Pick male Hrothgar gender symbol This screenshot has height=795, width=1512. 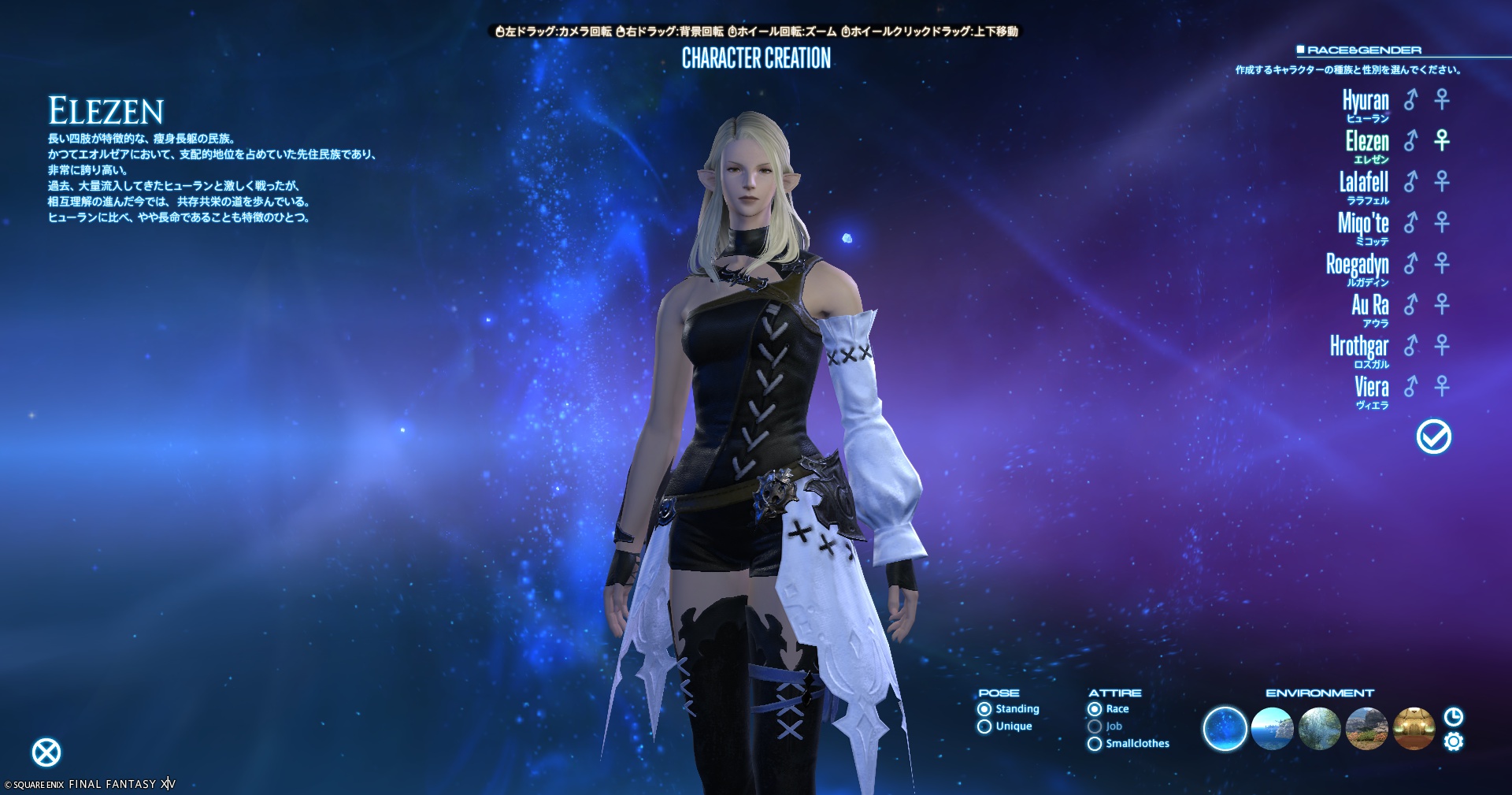click(1410, 346)
